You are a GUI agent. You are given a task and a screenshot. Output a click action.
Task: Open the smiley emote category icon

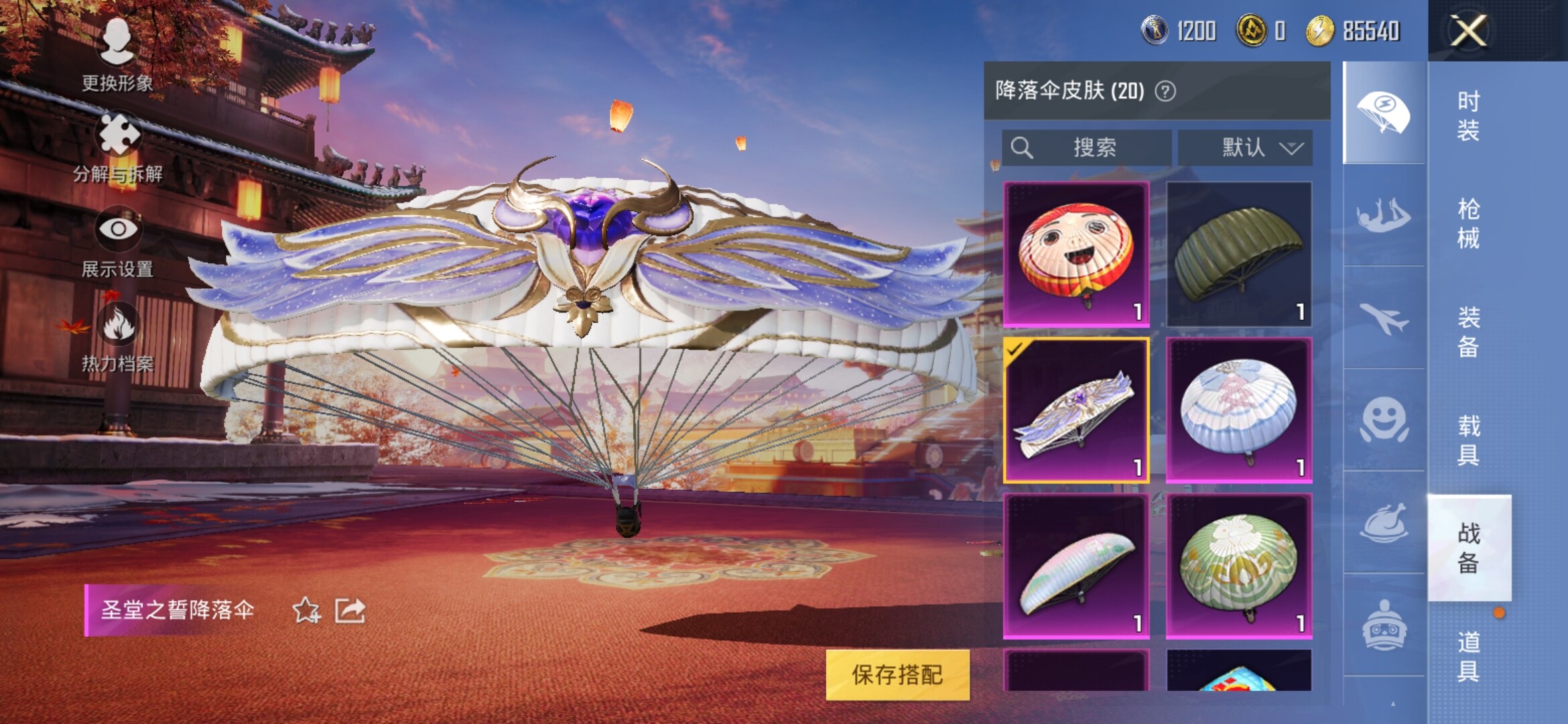pos(1384,420)
